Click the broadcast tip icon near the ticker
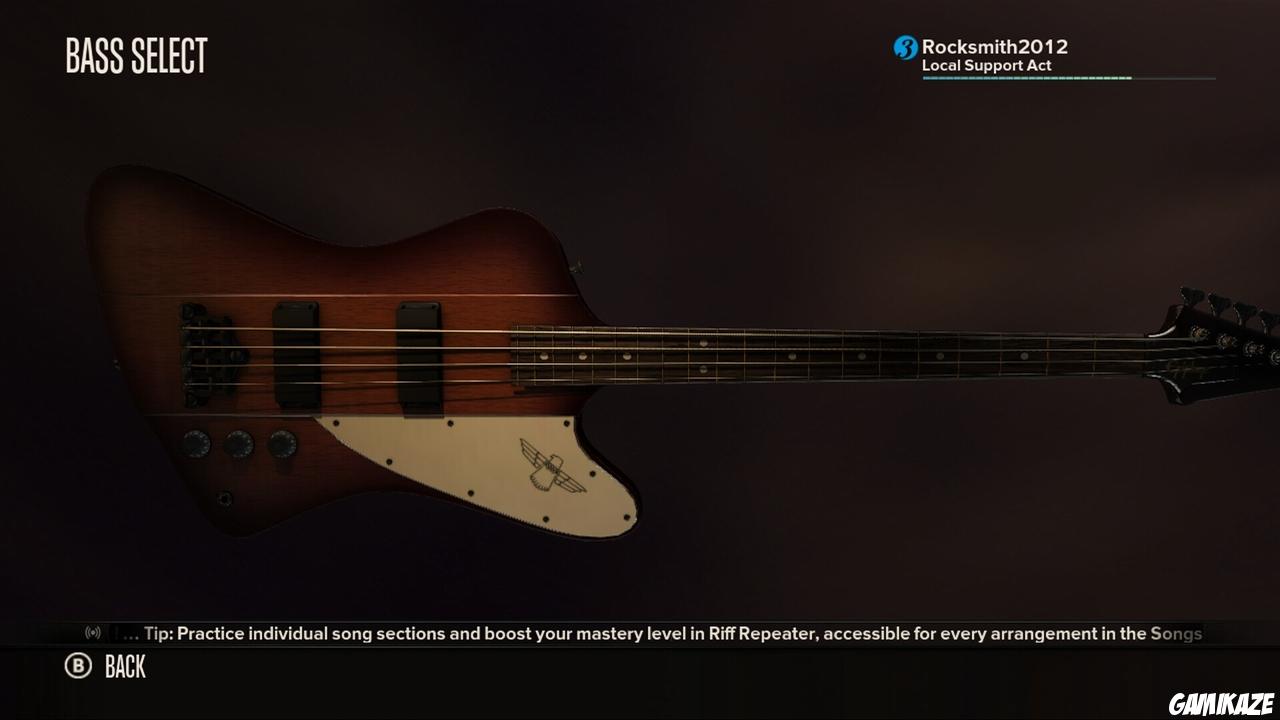The image size is (1280, 720). coord(91,632)
